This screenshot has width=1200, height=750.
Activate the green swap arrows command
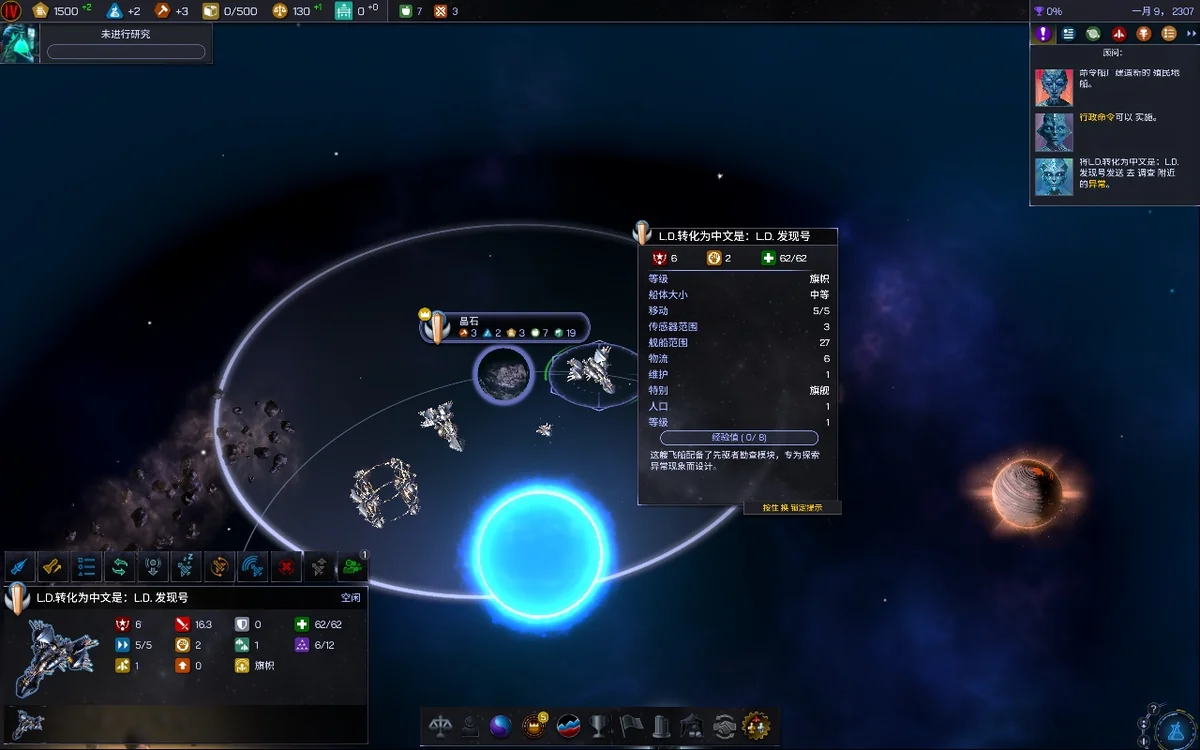120,567
